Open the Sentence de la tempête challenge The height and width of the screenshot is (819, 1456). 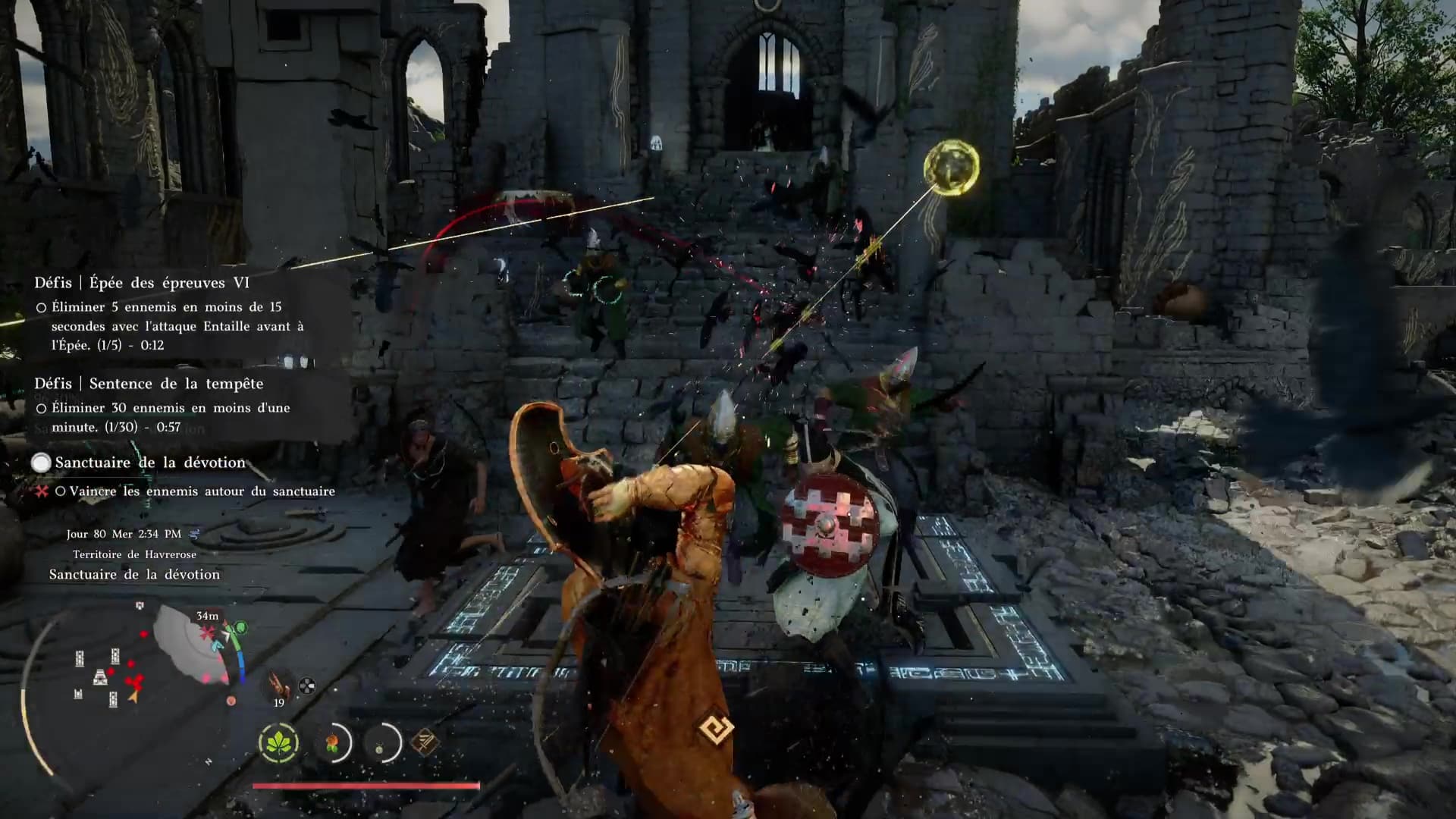(149, 384)
